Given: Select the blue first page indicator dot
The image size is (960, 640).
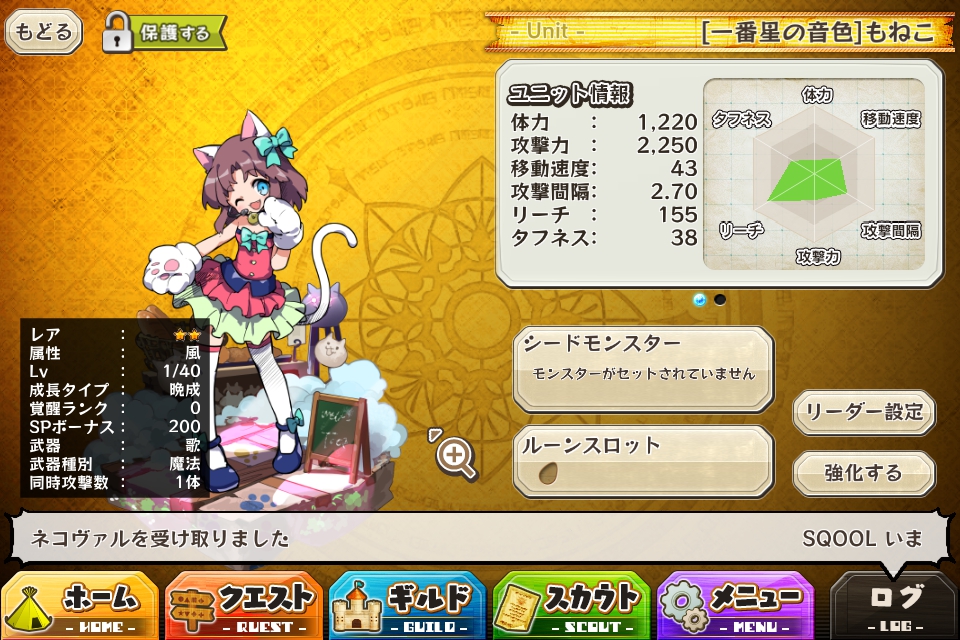Looking at the screenshot, I should [699, 299].
